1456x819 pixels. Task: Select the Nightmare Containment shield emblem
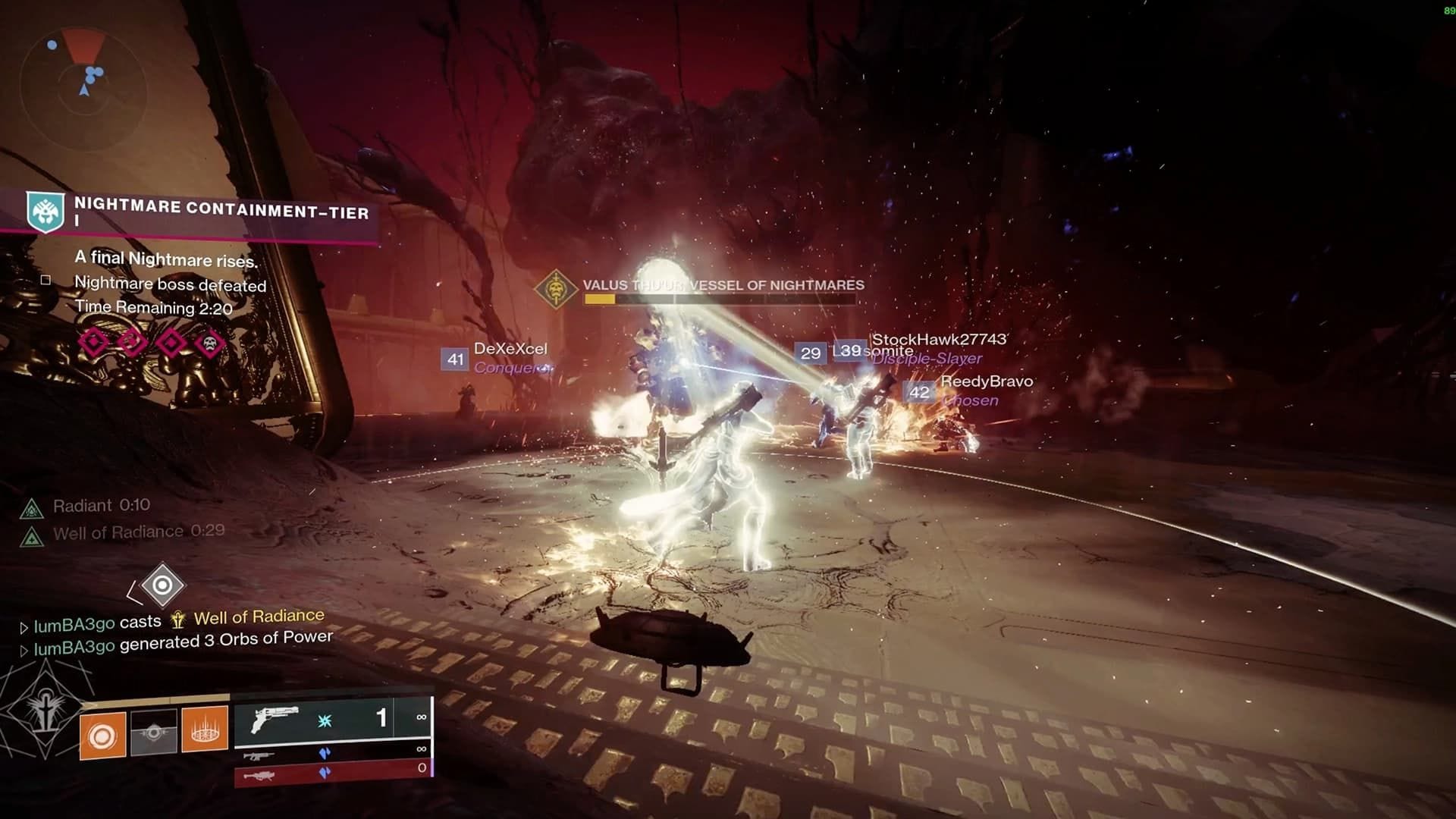[x=43, y=213]
